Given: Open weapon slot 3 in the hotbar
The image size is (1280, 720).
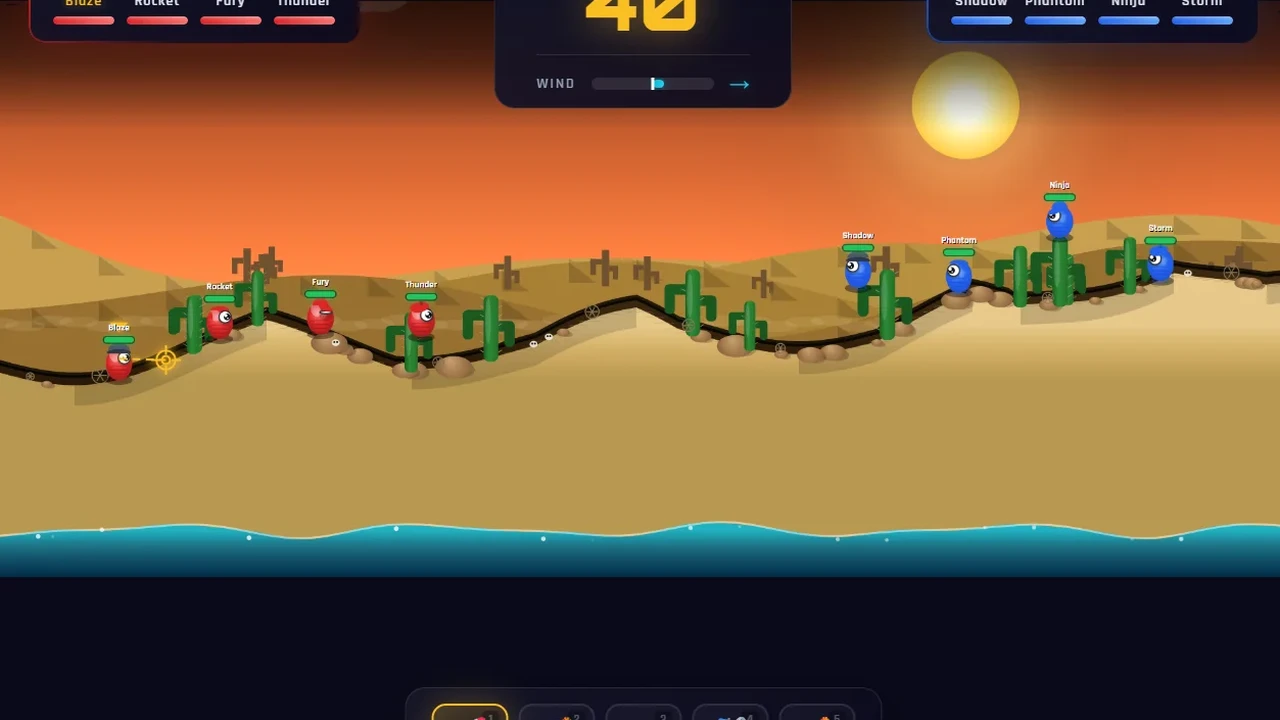Looking at the screenshot, I should coord(643,712).
